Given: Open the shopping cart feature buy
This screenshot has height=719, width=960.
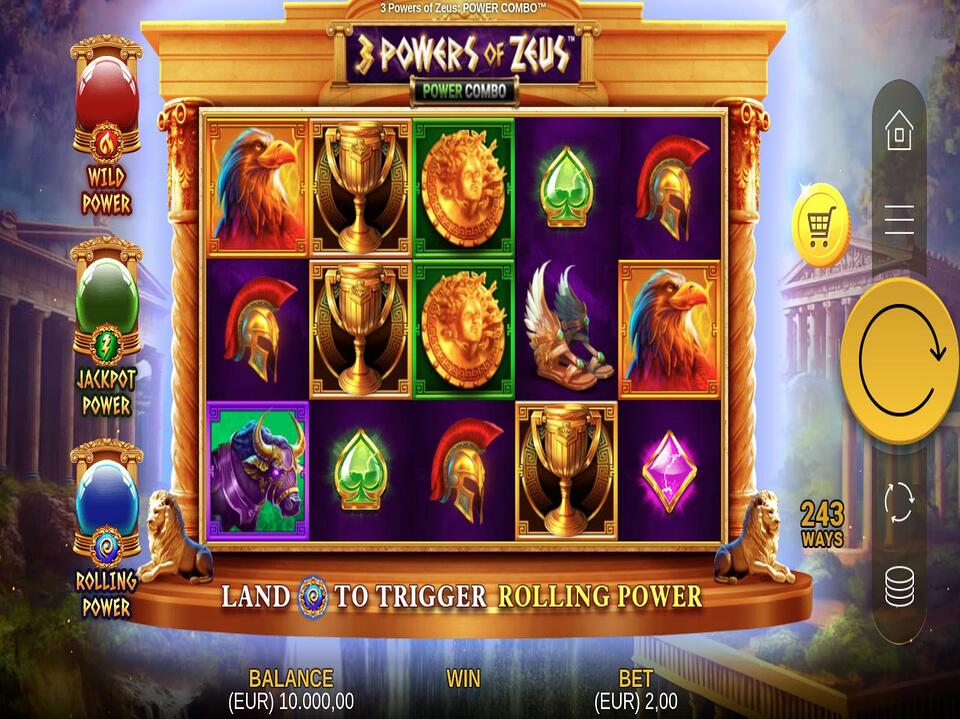Looking at the screenshot, I should coord(820,225).
